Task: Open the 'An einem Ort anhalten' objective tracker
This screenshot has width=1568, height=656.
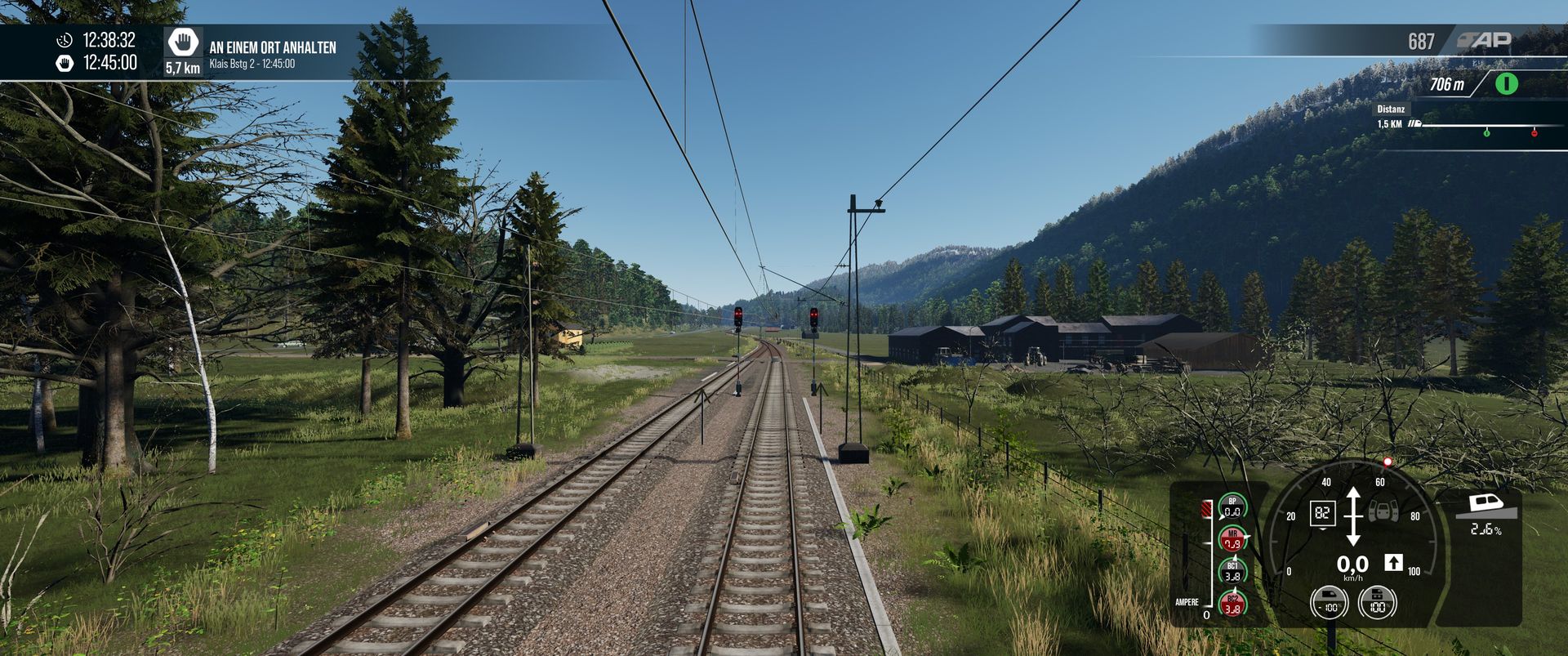Action: (x=273, y=48)
